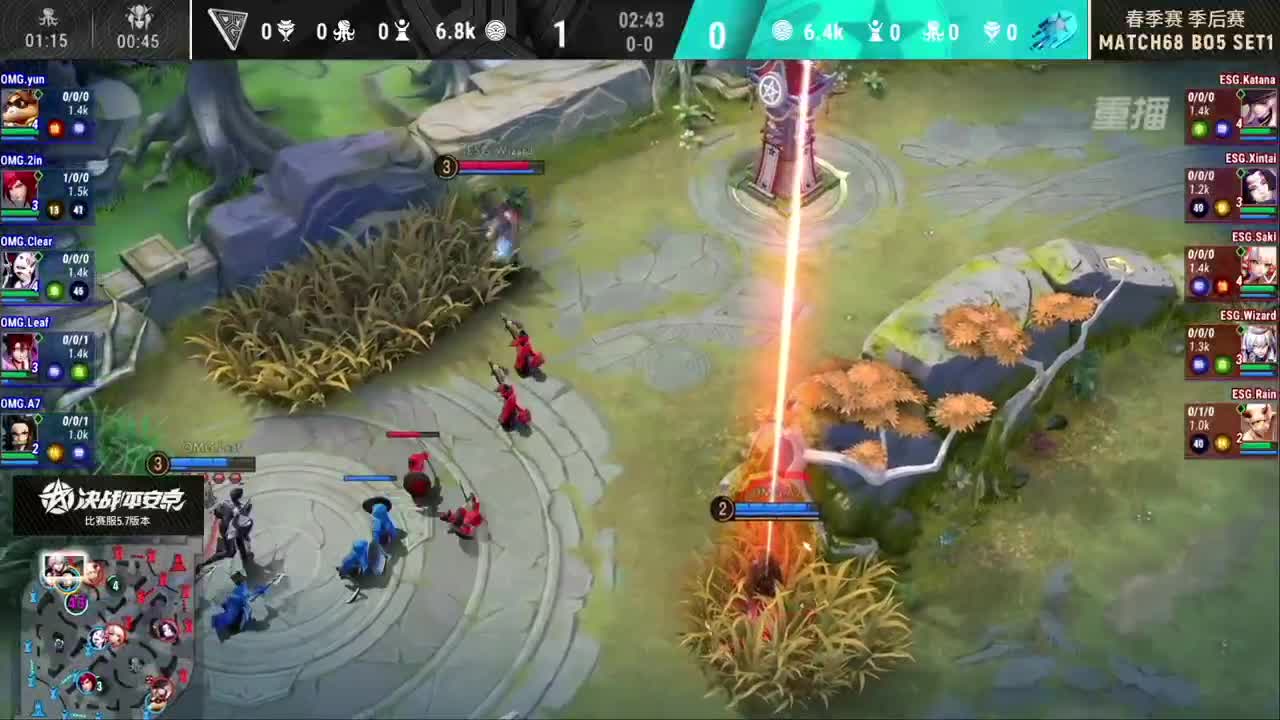Image resolution: width=1280 pixels, height=720 pixels.
Task: Click ESG.Xintai's item icon numbered 40
Action: 1197,206
